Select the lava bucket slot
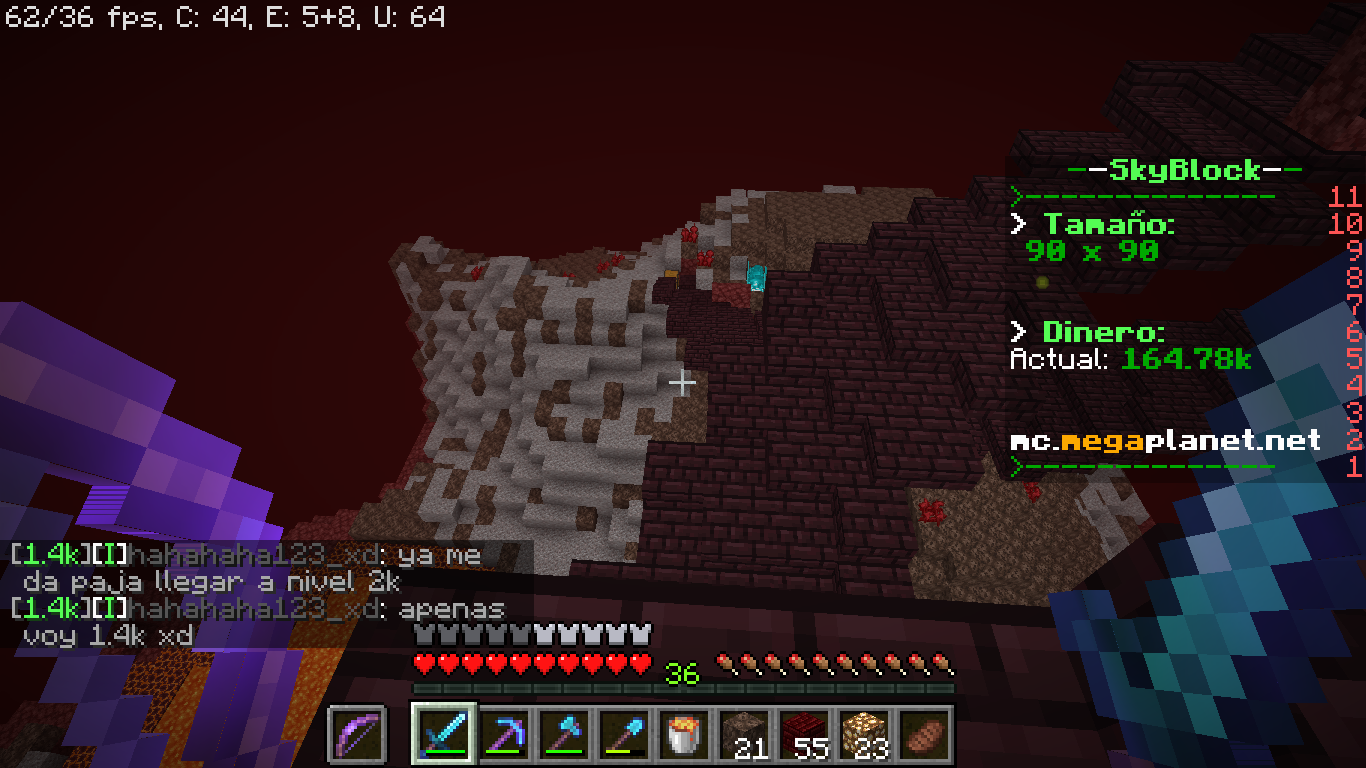 click(x=686, y=733)
